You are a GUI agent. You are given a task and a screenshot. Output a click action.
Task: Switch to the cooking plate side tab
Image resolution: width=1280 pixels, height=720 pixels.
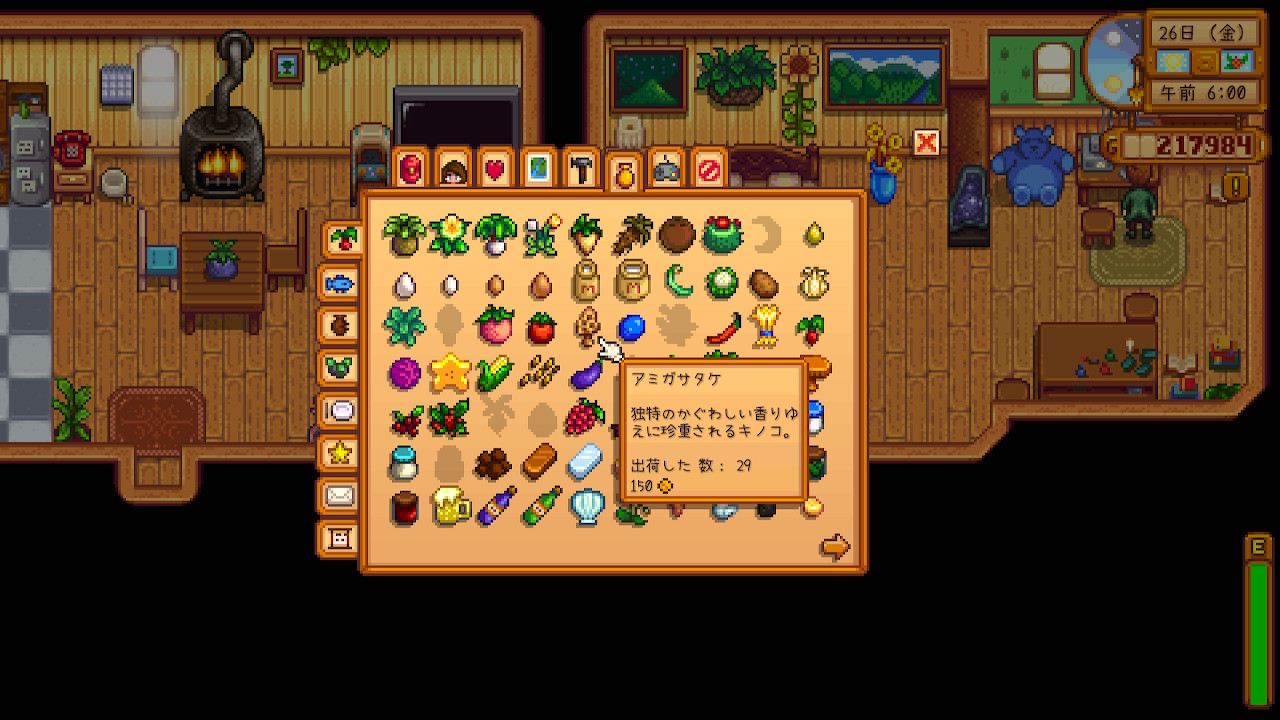click(x=340, y=411)
